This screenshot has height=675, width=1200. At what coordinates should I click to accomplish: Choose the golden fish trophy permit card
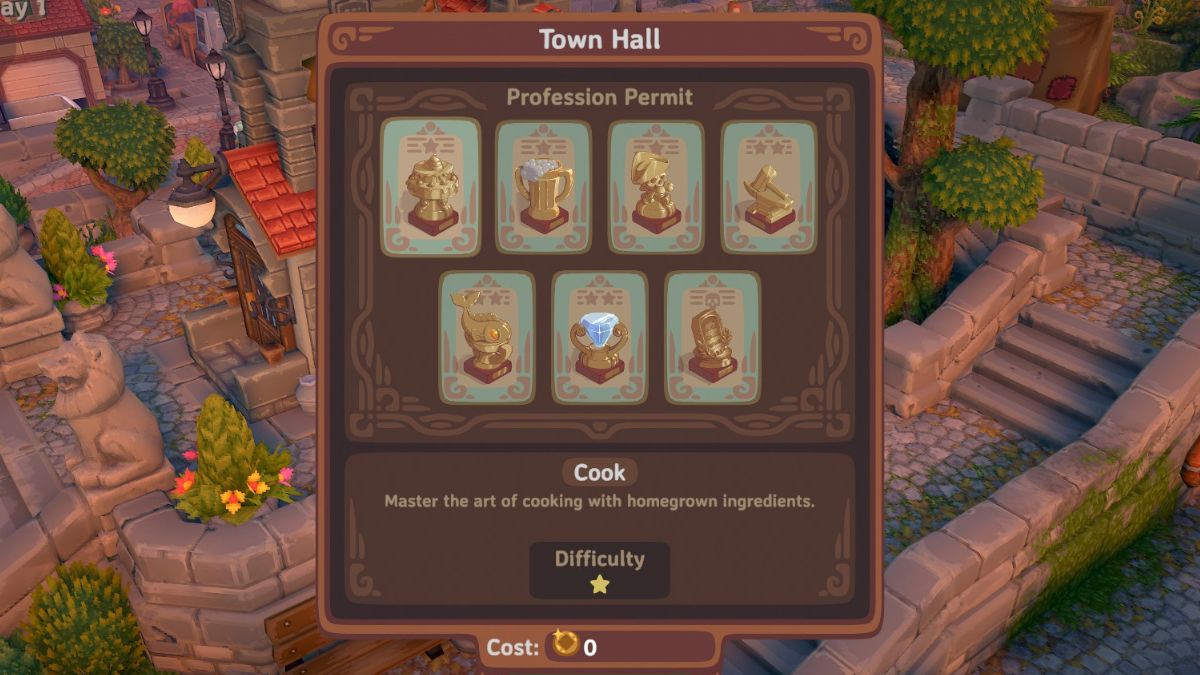pyautogui.click(x=487, y=338)
